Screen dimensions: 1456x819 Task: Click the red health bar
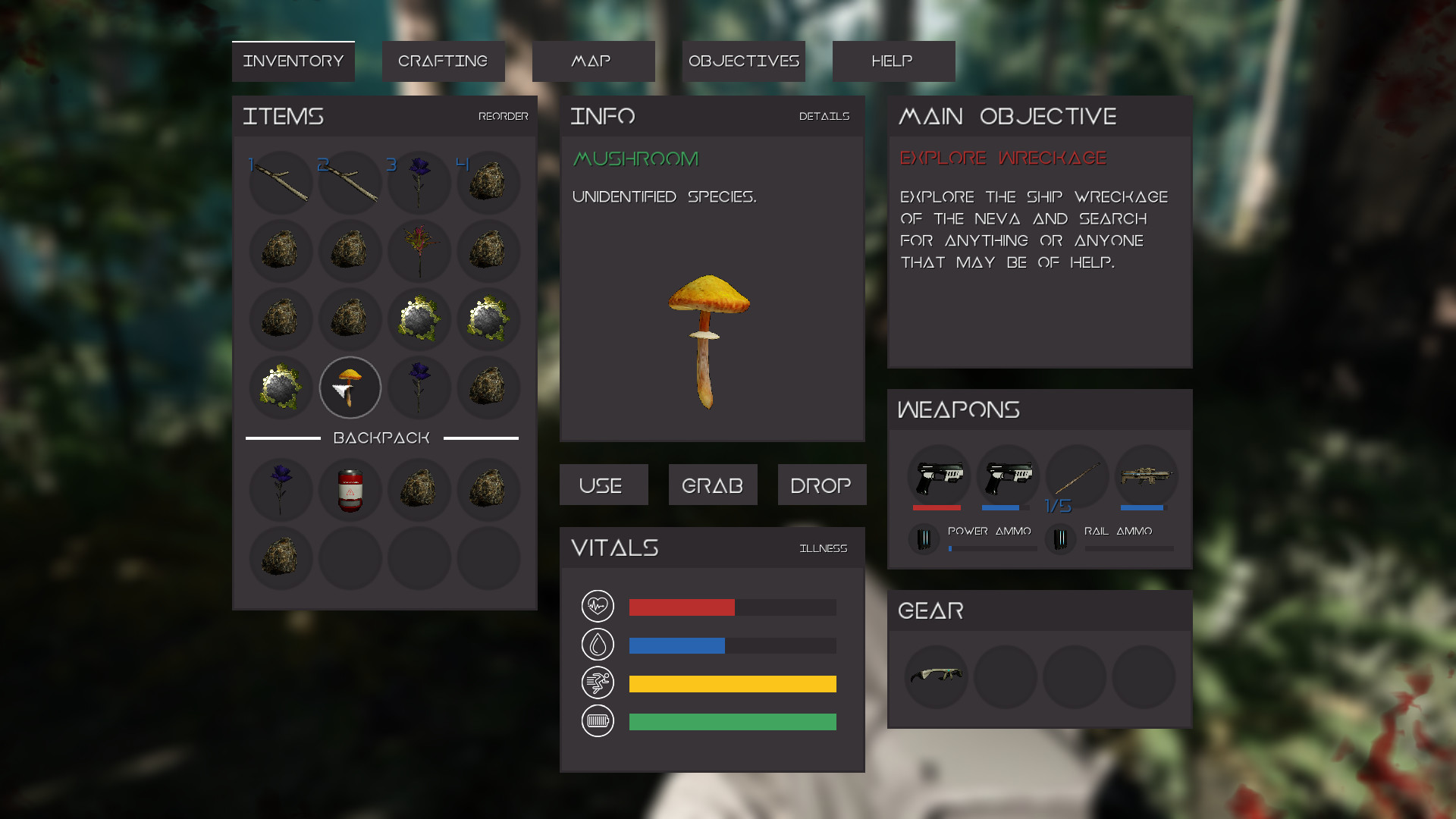tap(680, 607)
